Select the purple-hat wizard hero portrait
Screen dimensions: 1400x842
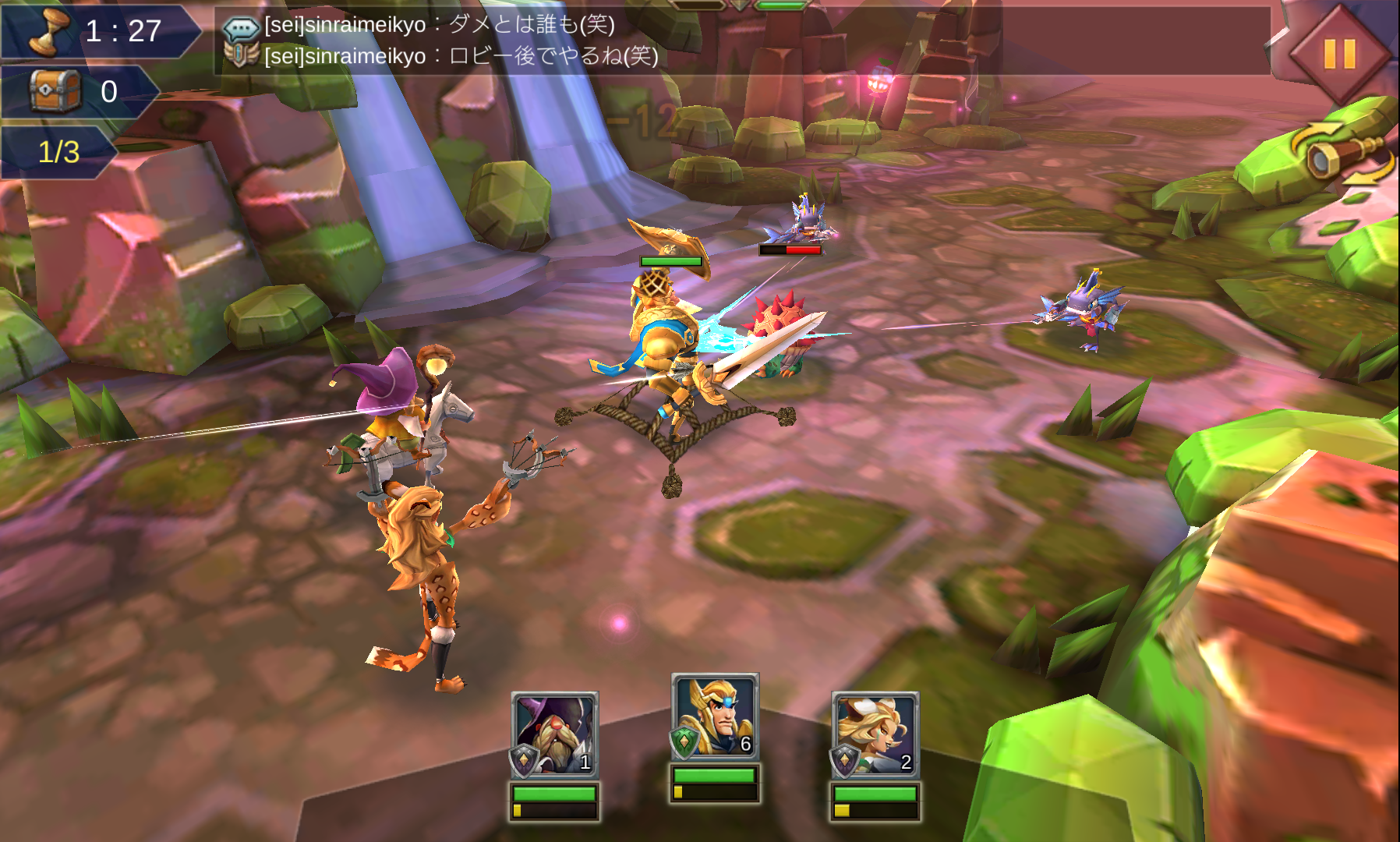point(554,734)
